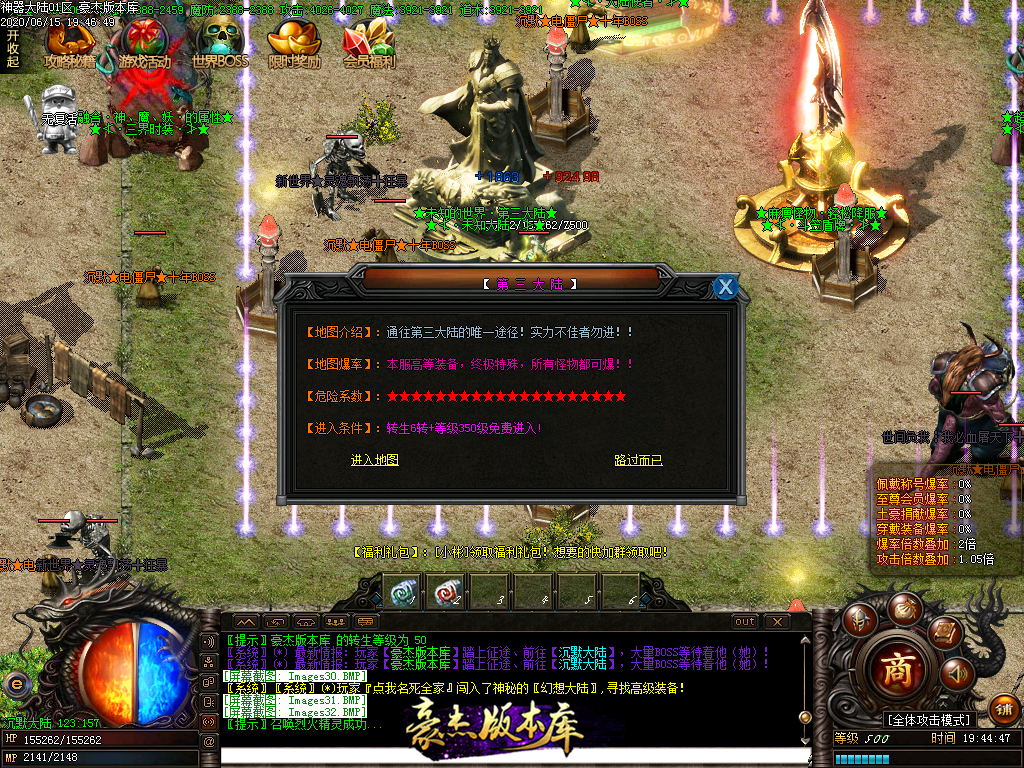Click 进入地图 to enter the map
This screenshot has width=1024, height=768.
pos(375,460)
